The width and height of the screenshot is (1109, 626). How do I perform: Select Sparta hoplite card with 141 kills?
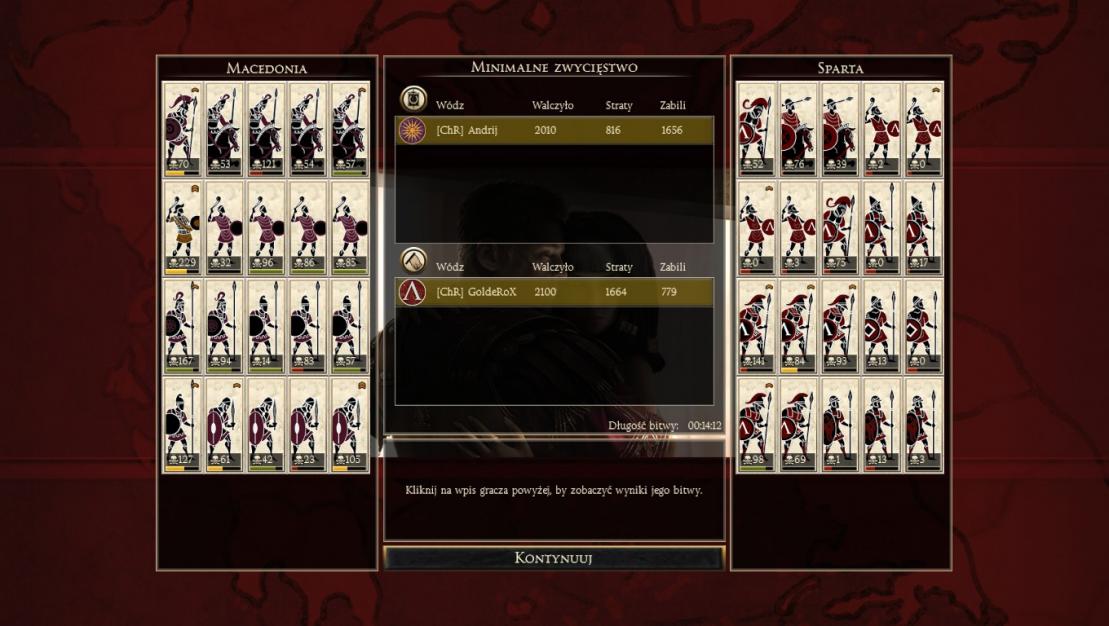click(757, 326)
